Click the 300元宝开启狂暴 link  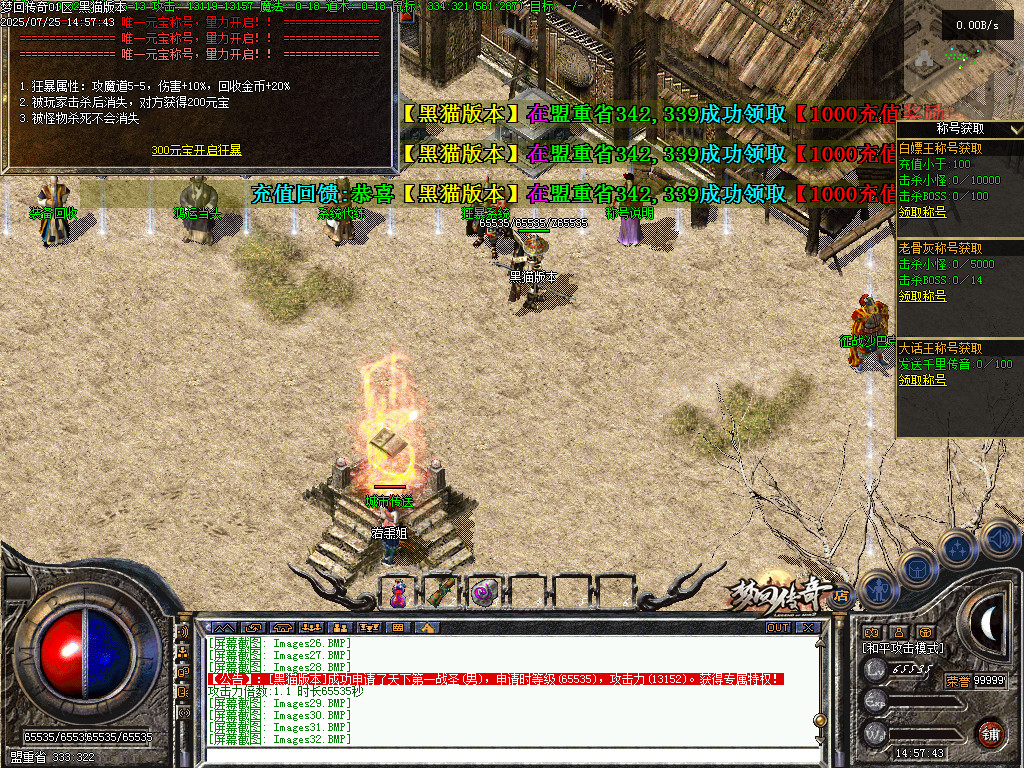click(196, 151)
